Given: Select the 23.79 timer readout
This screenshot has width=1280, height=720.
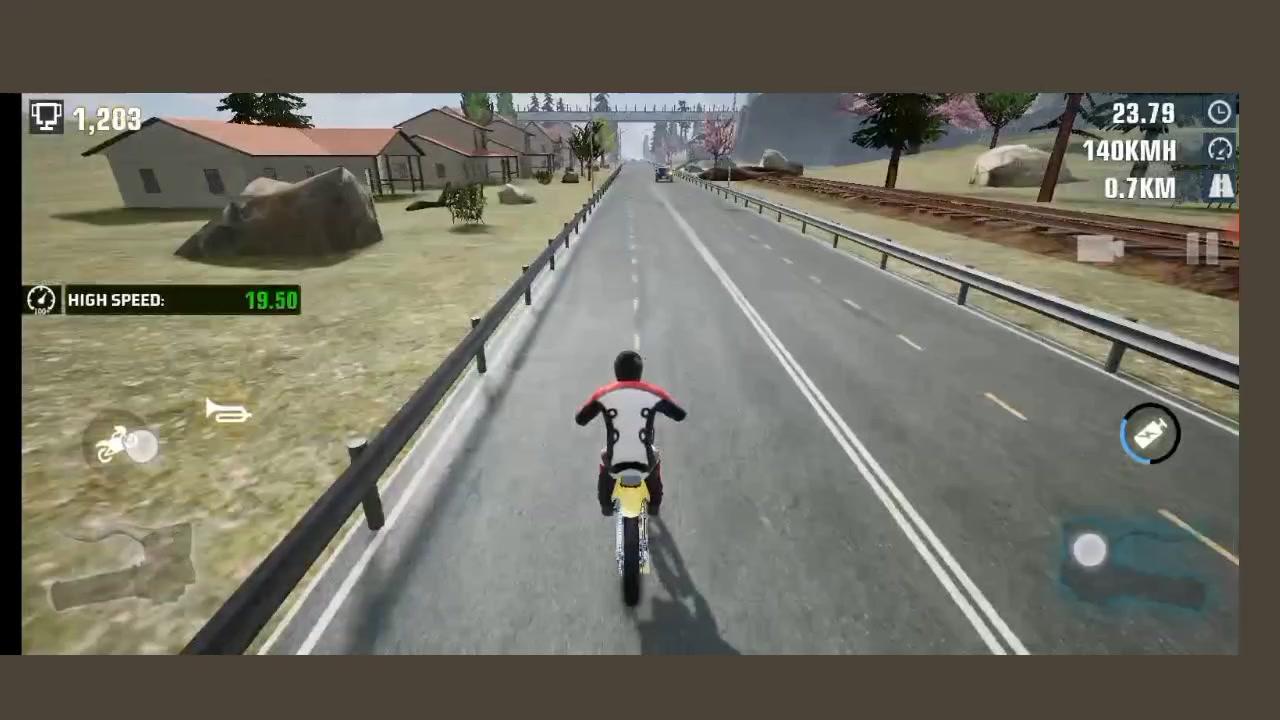Looking at the screenshot, I should tap(1147, 113).
